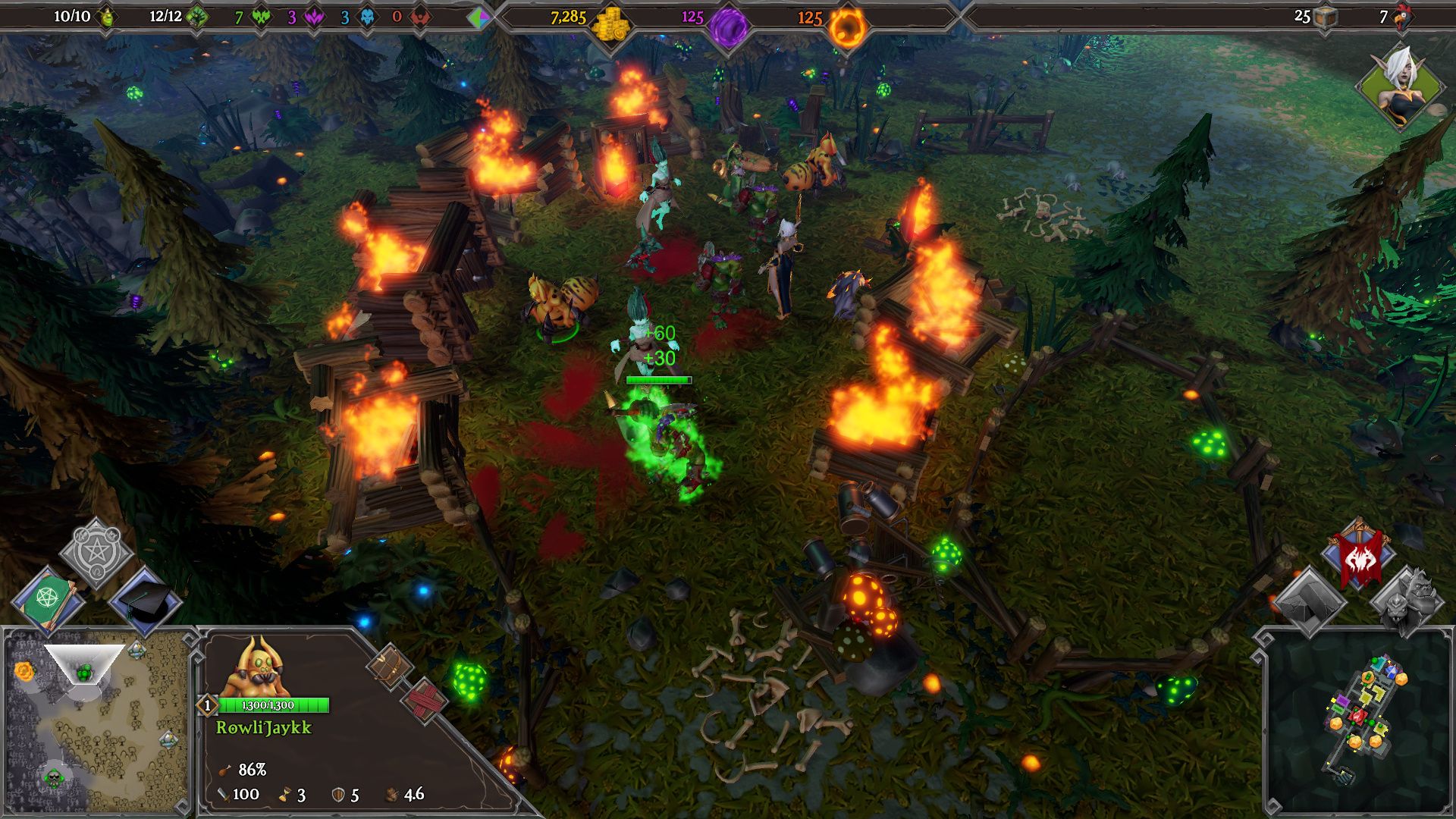Click the red cross crate button
This screenshot has height=819, width=1456.
425,699
